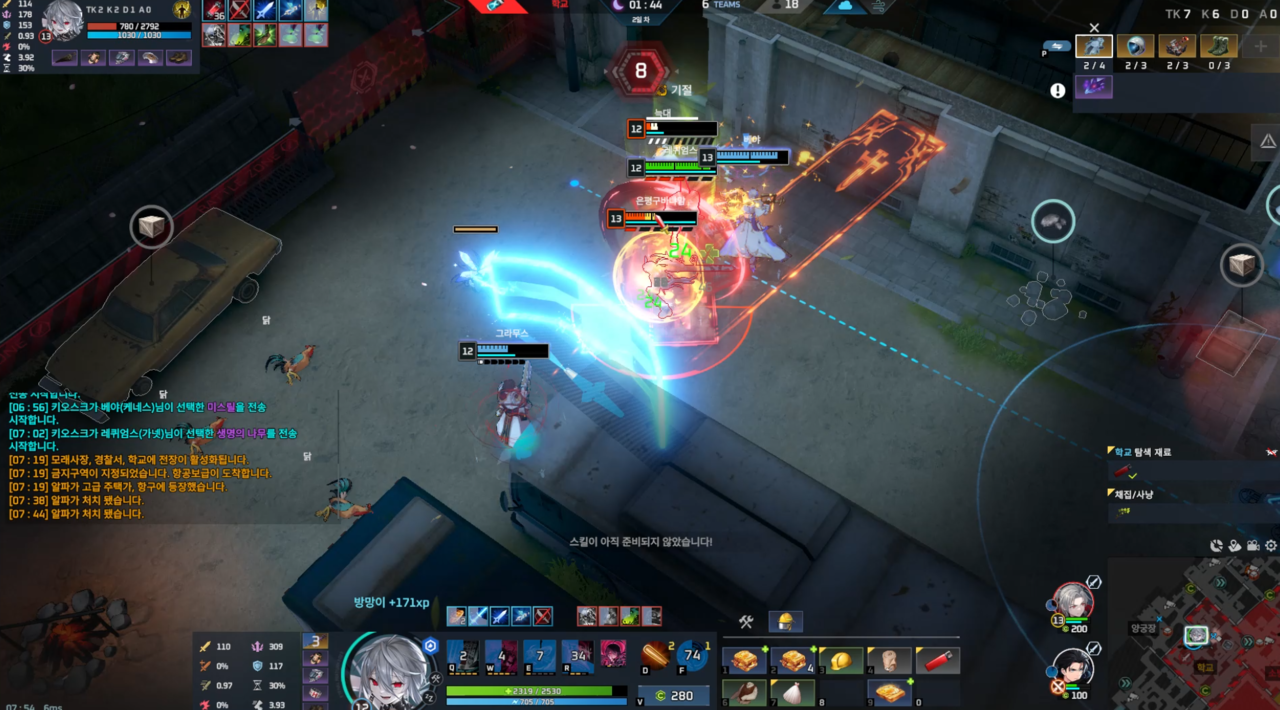Open the minimap settings gear
This screenshot has height=710, width=1280.
tap(1271, 546)
